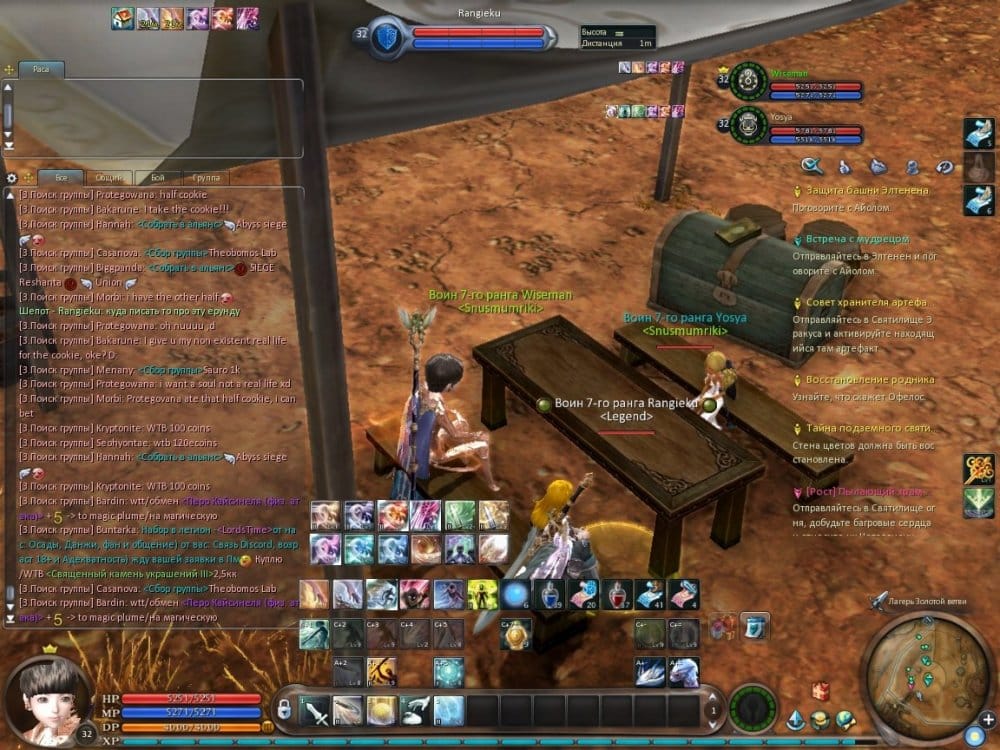Switch to the Бой chat tab
This screenshot has width=1000, height=750.
point(158,177)
